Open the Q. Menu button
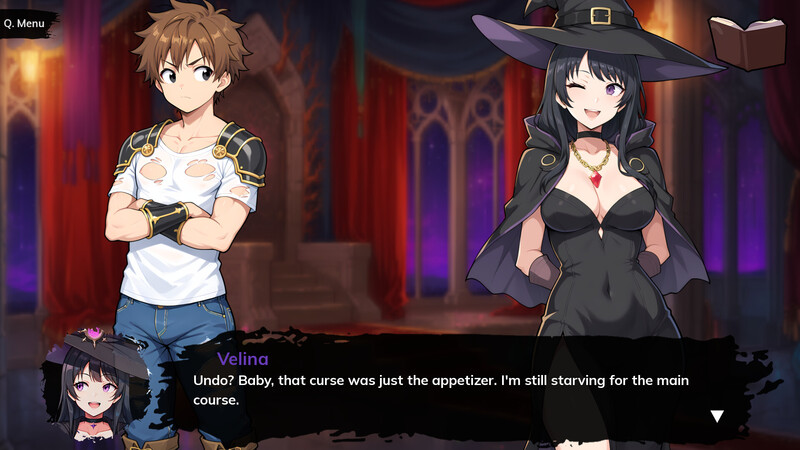This screenshot has width=800, height=450. click(24, 22)
